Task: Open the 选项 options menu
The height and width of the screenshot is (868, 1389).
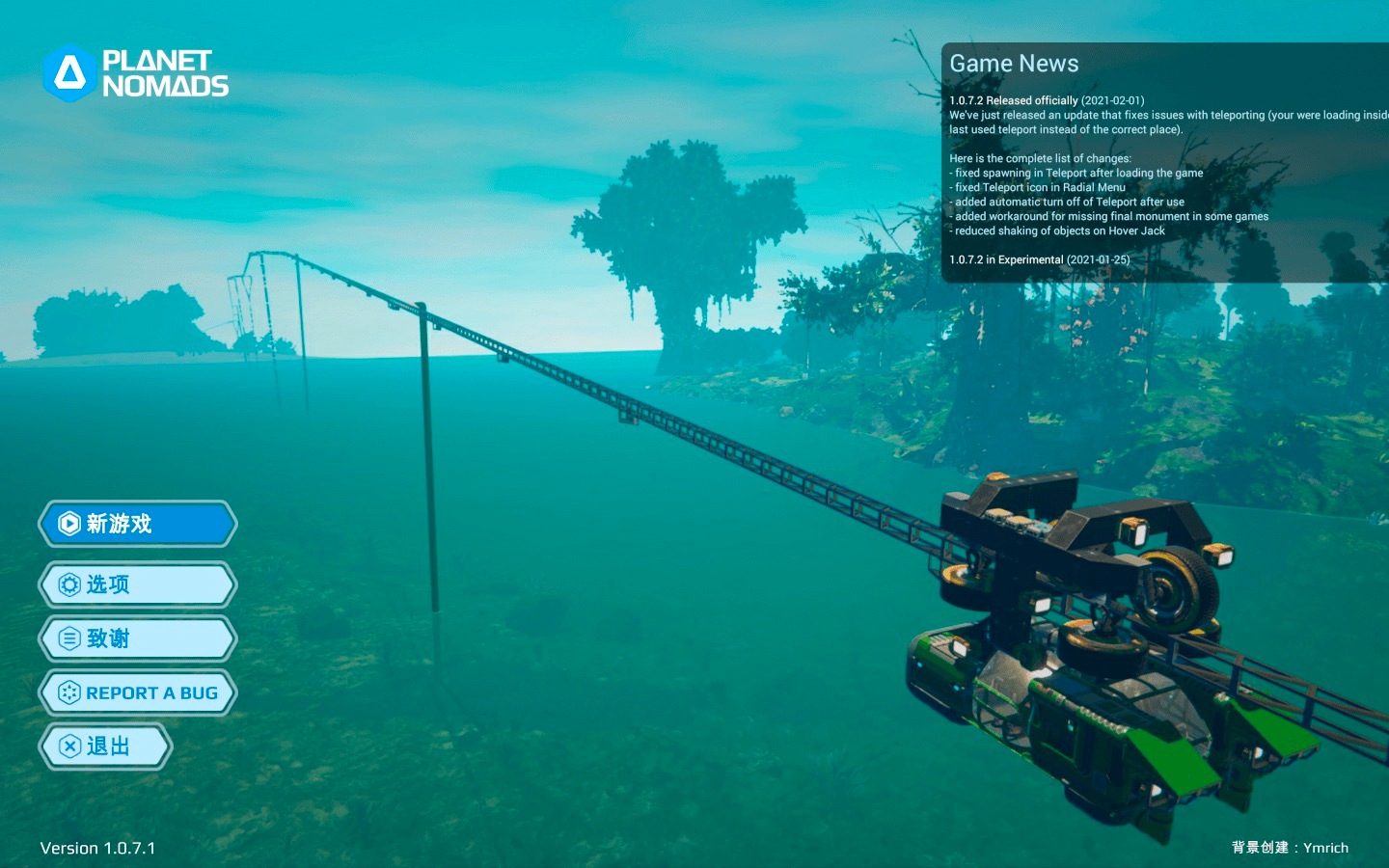Action: coord(138,584)
